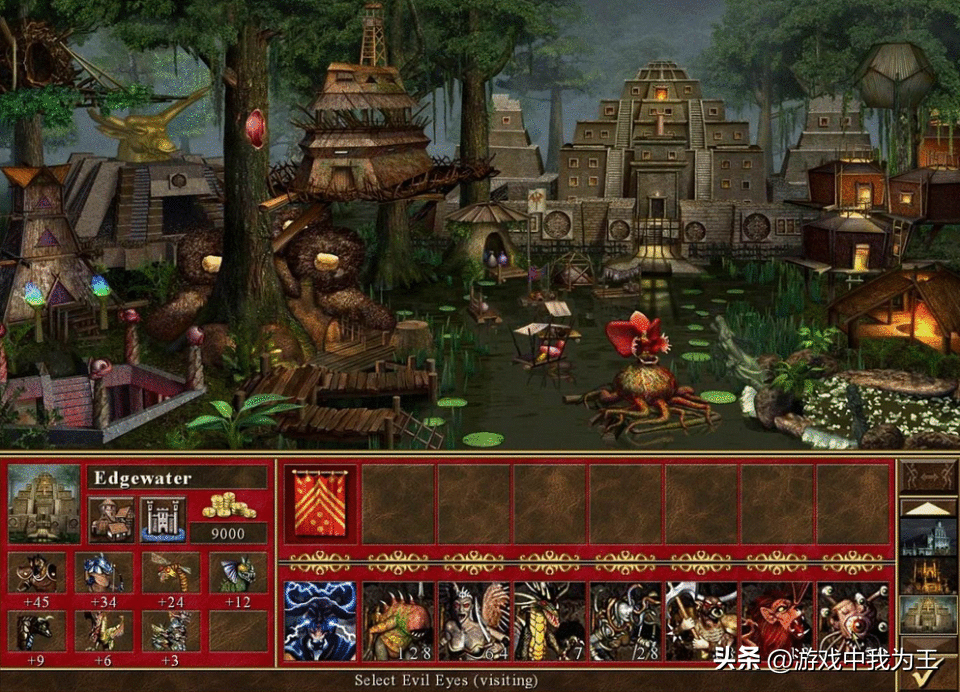The image size is (960, 692).
Task: Choose the axe-wielding Minotaur stack
Action: tap(701, 621)
